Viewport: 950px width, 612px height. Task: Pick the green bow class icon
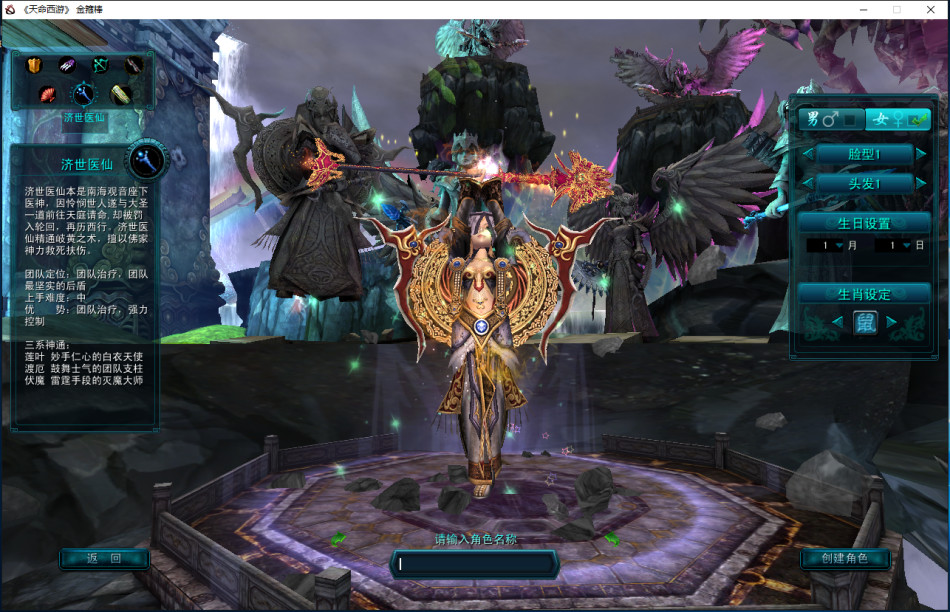pyautogui.click(x=100, y=66)
